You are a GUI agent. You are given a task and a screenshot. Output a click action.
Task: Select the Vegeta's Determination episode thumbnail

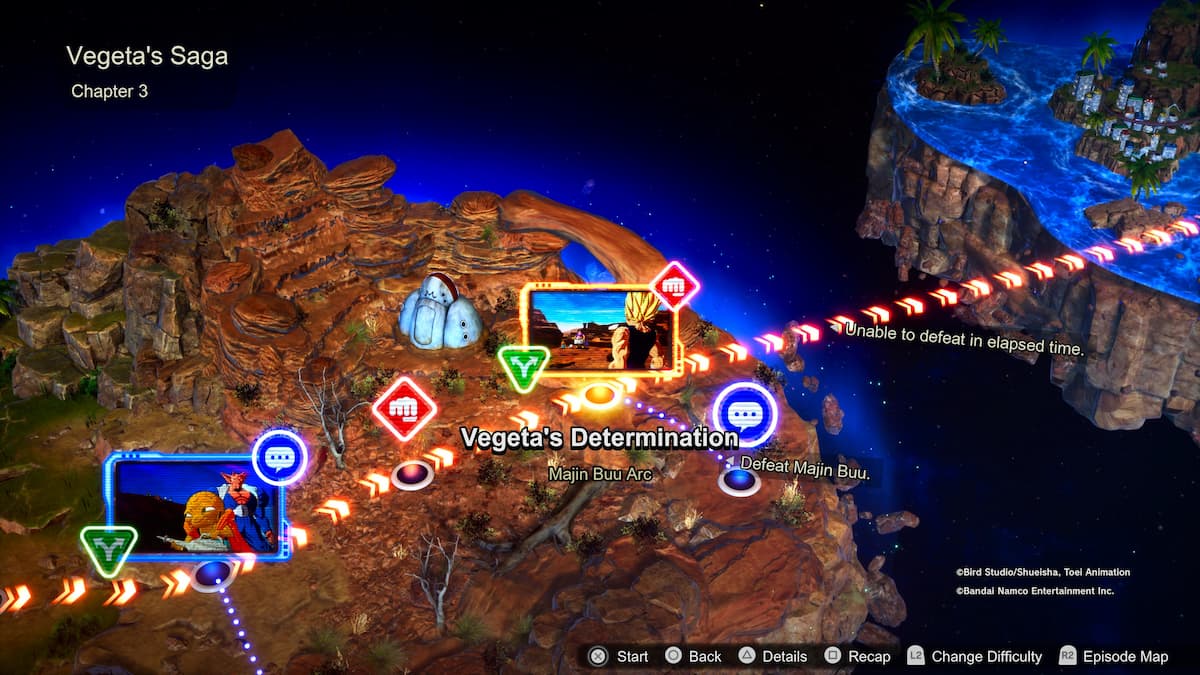pos(602,329)
